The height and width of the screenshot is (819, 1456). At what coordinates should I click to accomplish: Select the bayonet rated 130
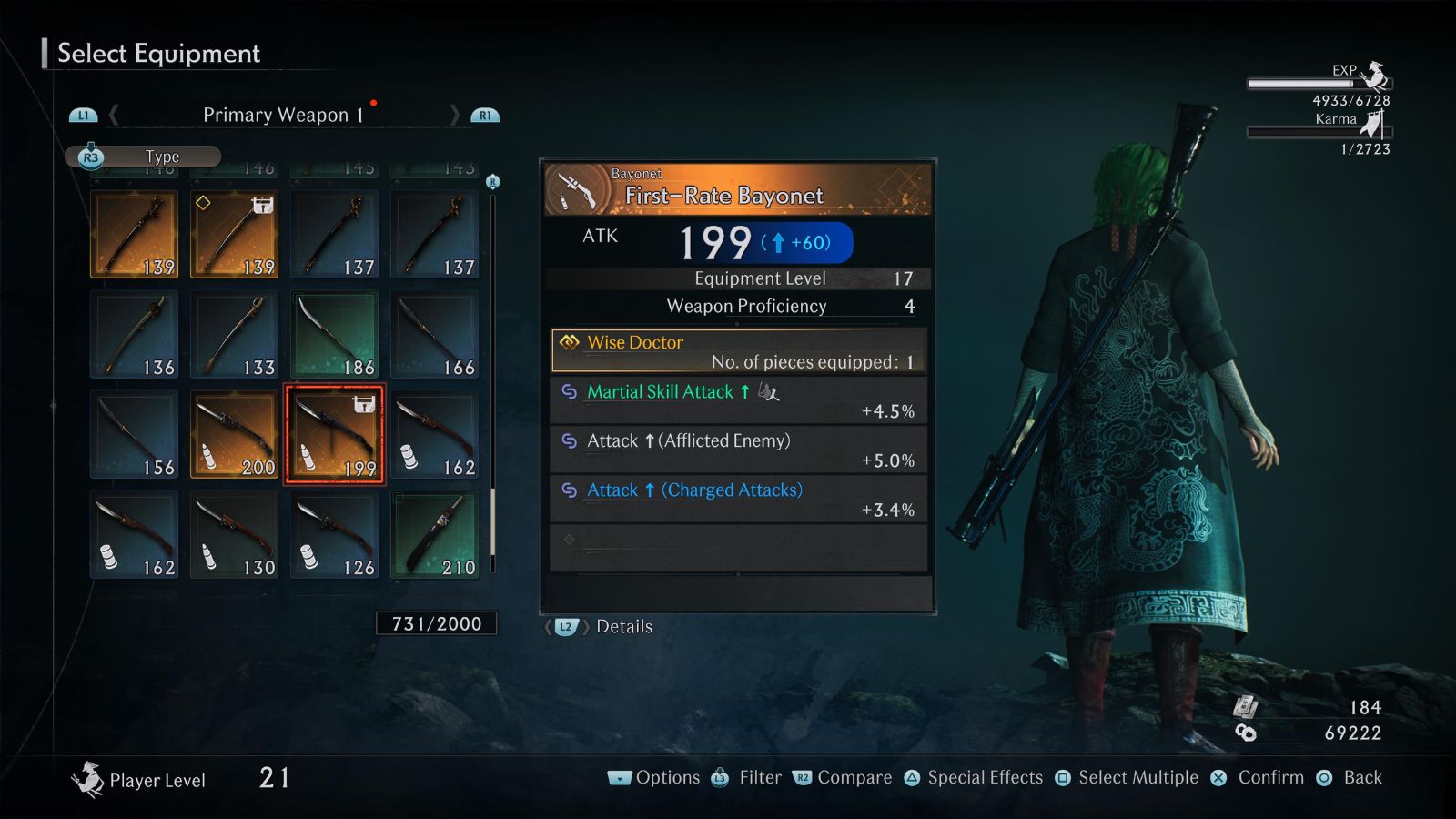click(x=234, y=534)
